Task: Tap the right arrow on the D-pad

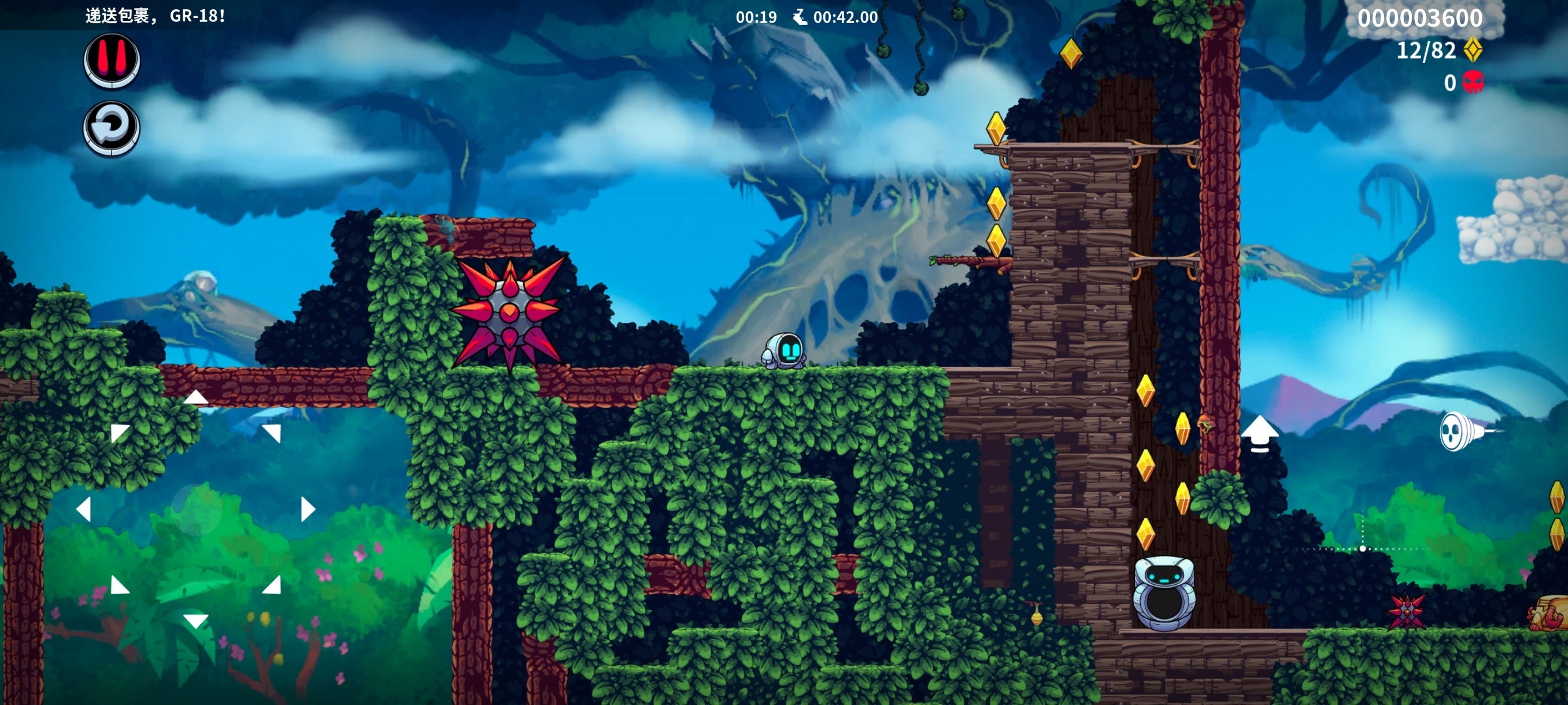Action: (x=308, y=509)
